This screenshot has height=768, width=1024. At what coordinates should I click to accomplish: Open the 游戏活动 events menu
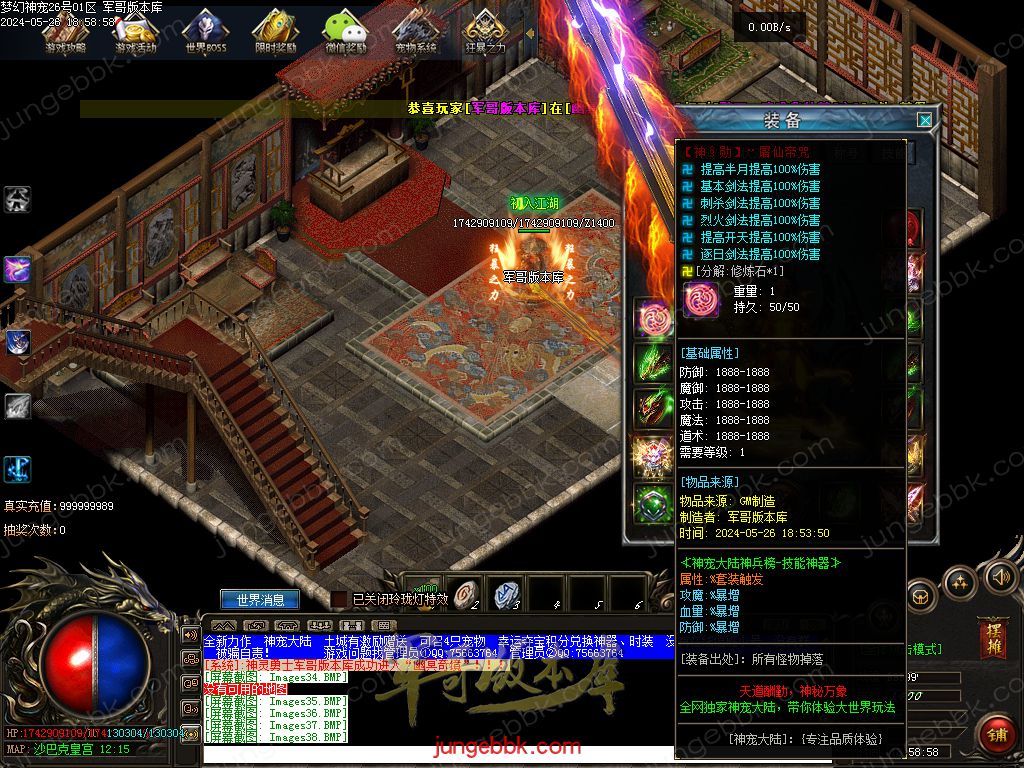click(136, 32)
